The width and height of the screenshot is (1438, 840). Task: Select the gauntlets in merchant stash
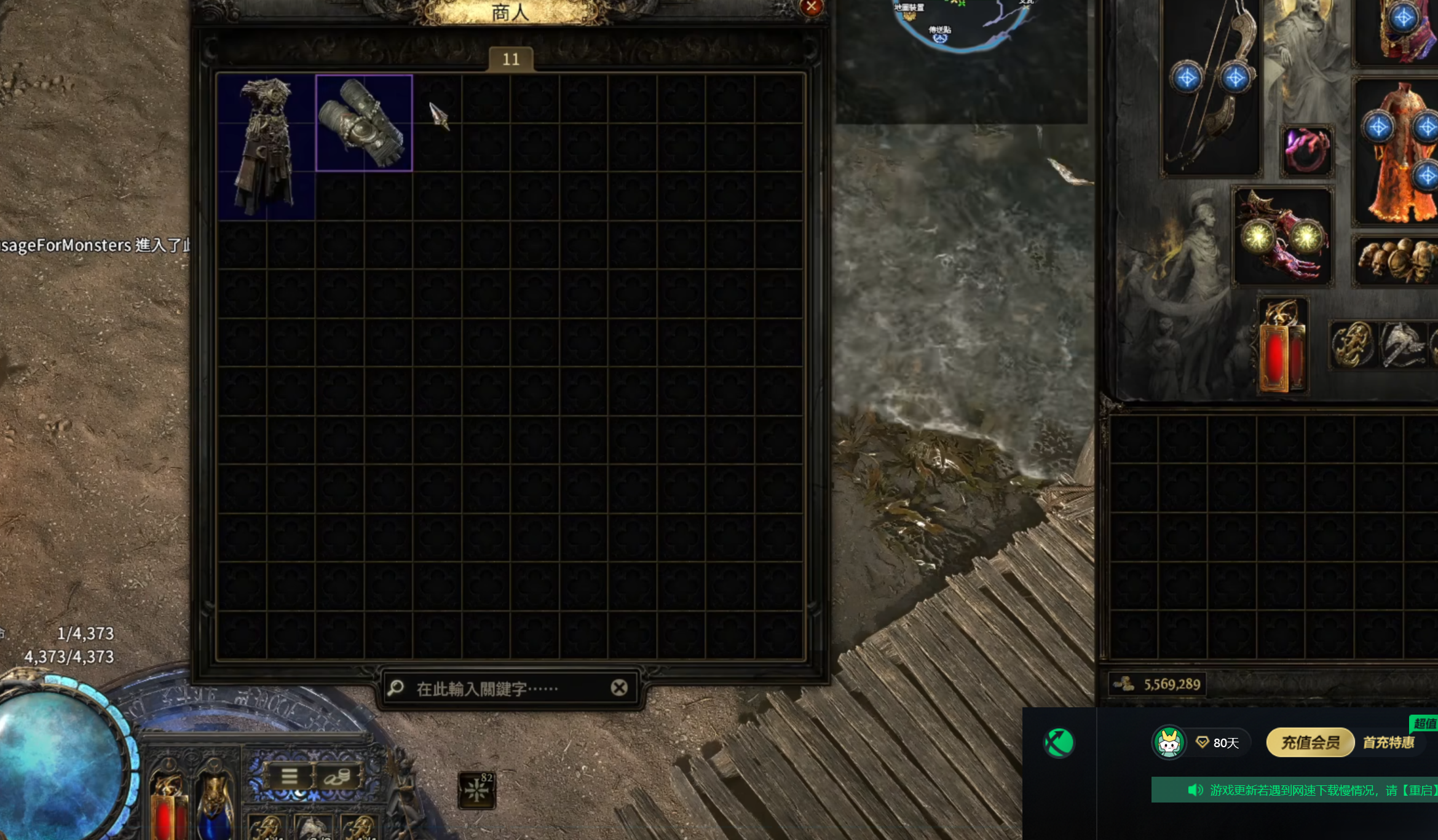(x=363, y=123)
